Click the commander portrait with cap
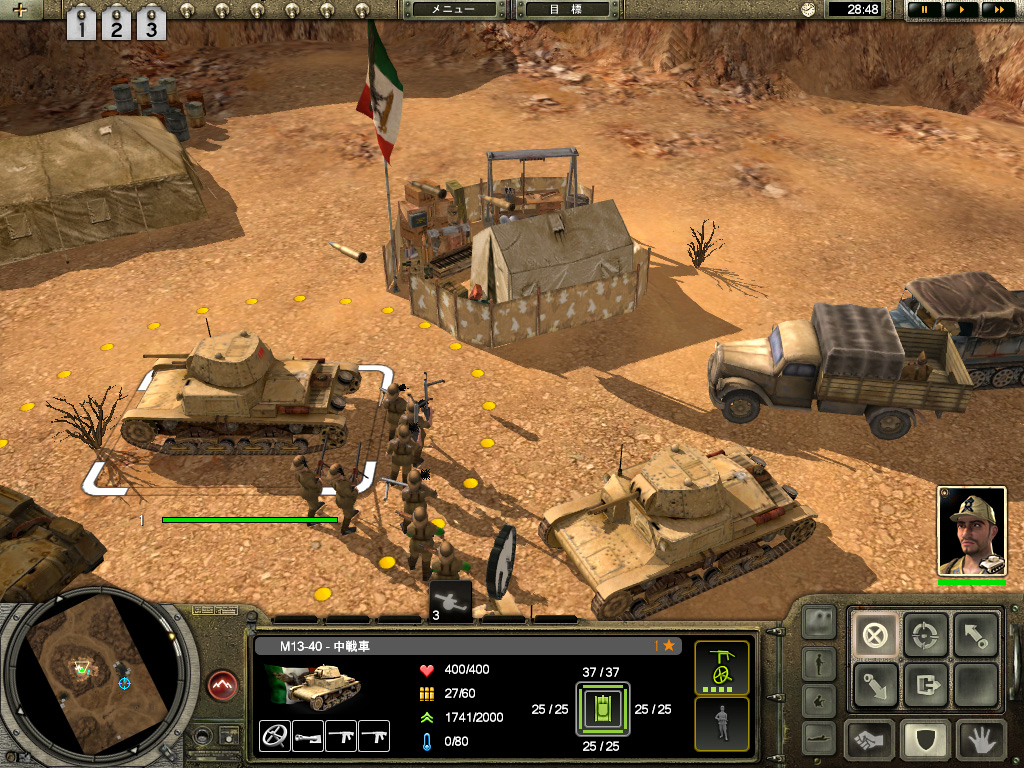1024x768 pixels. point(971,531)
